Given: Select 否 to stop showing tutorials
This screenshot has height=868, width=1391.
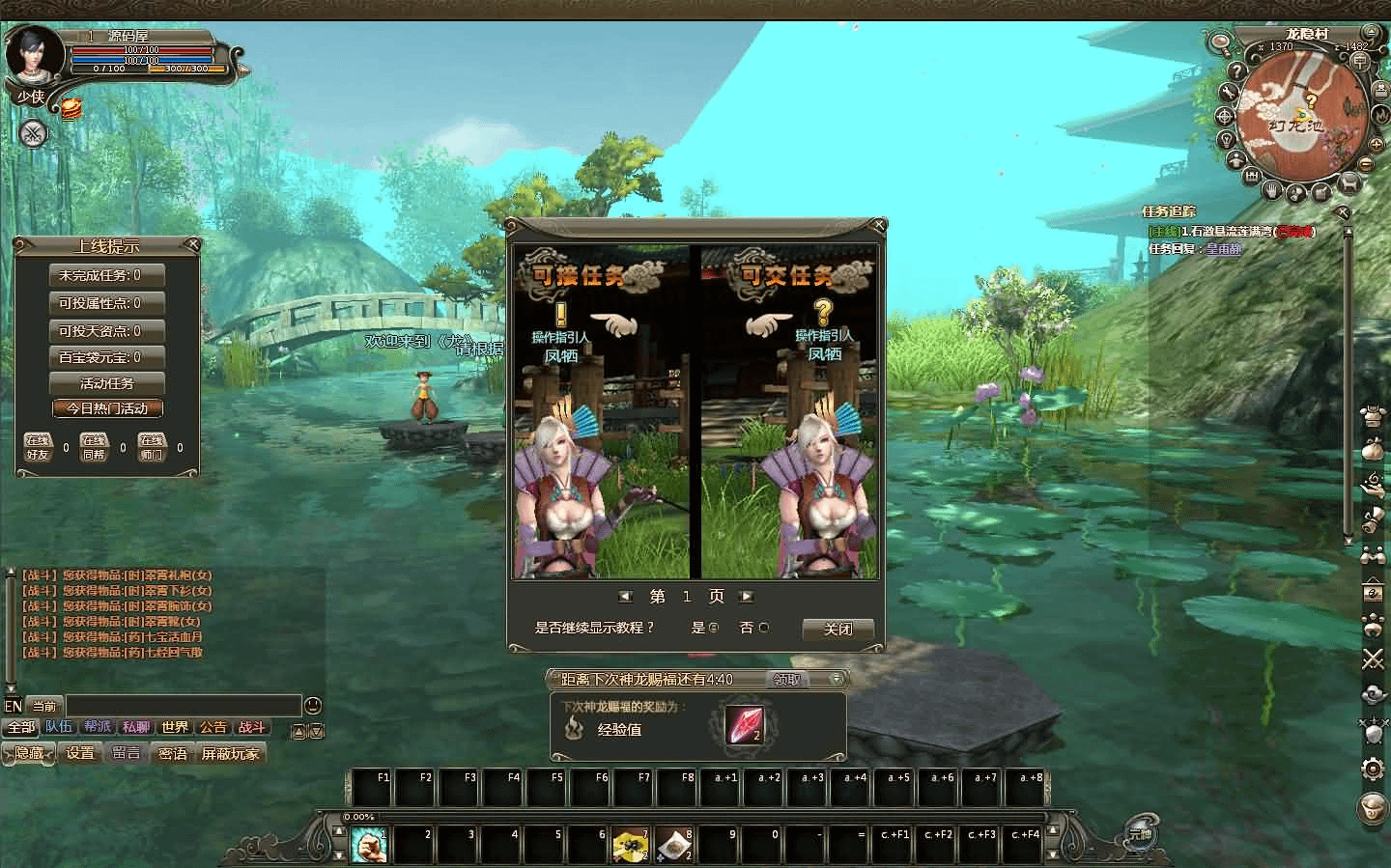Looking at the screenshot, I should pos(764,628).
